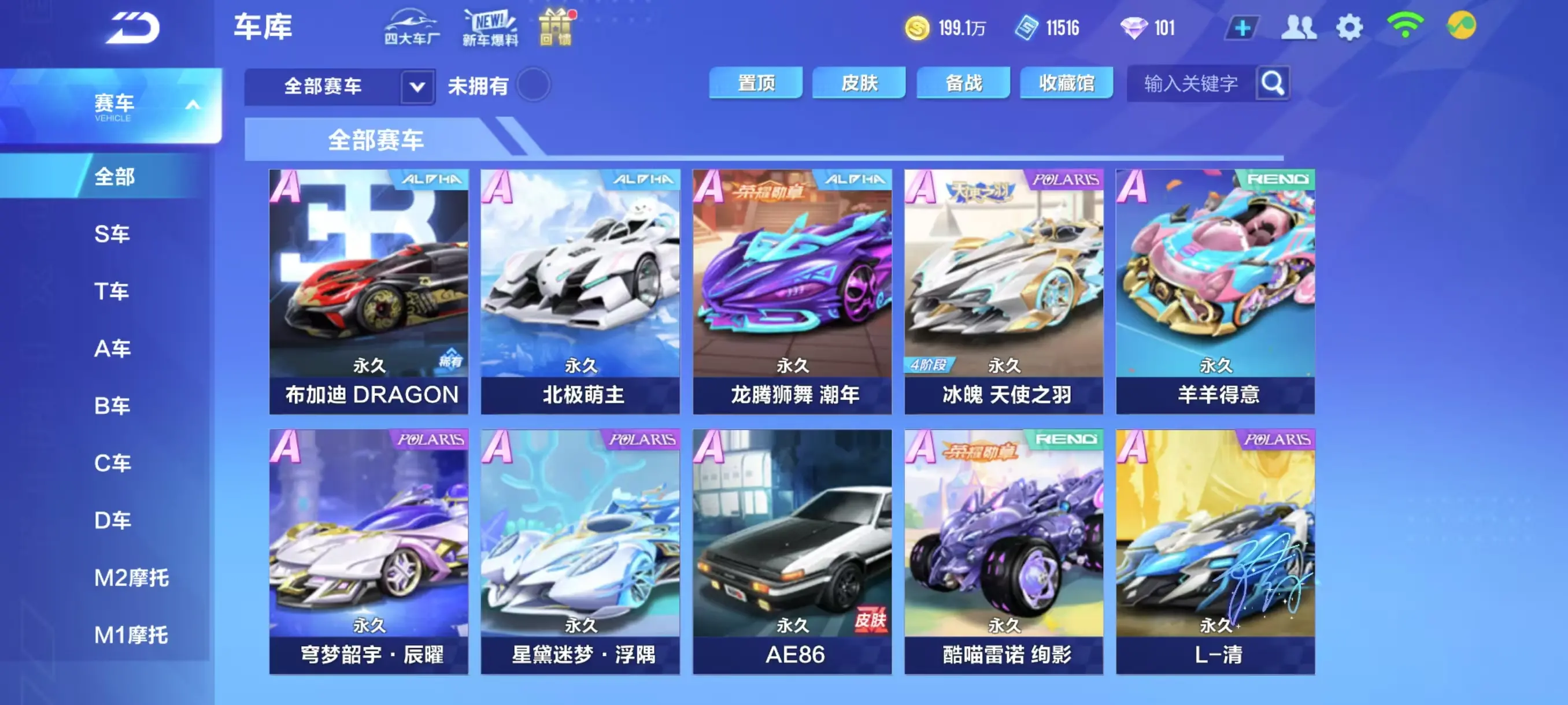The height and width of the screenshot is (705, 1568).
Task: Open the 收藏馆 collection hall
Action: [1067, 83]
